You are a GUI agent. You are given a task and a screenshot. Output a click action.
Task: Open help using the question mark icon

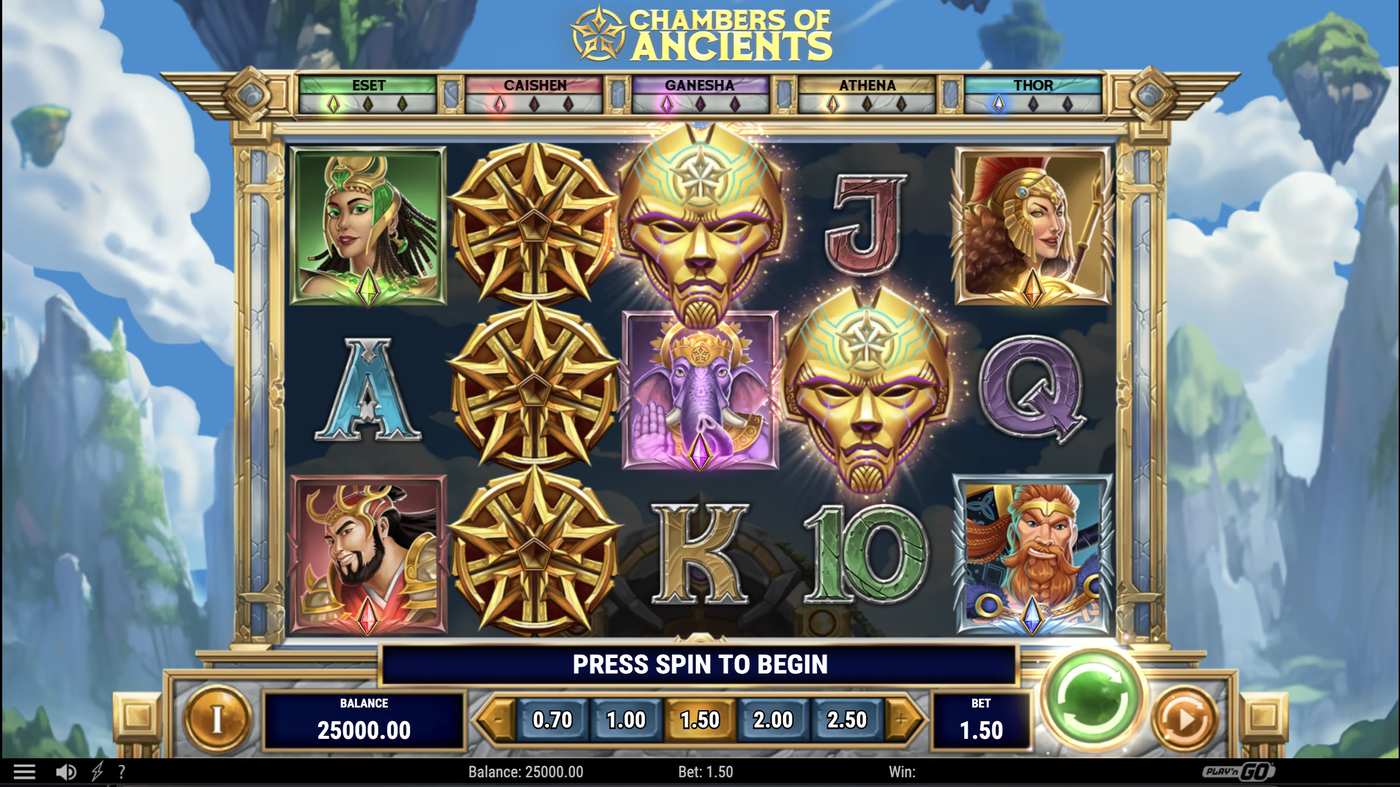click(x=122, y=771)
